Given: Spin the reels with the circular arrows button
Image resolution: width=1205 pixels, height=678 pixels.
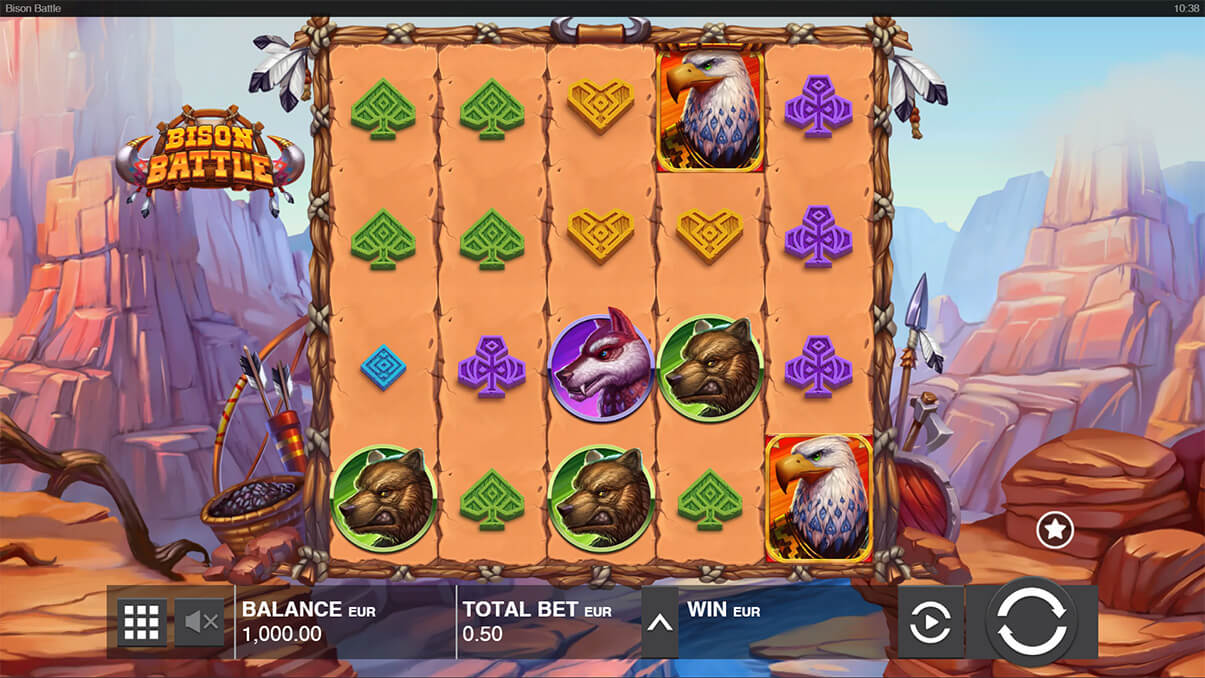Looking at the screenshot, I should [x=1031, y=622].
